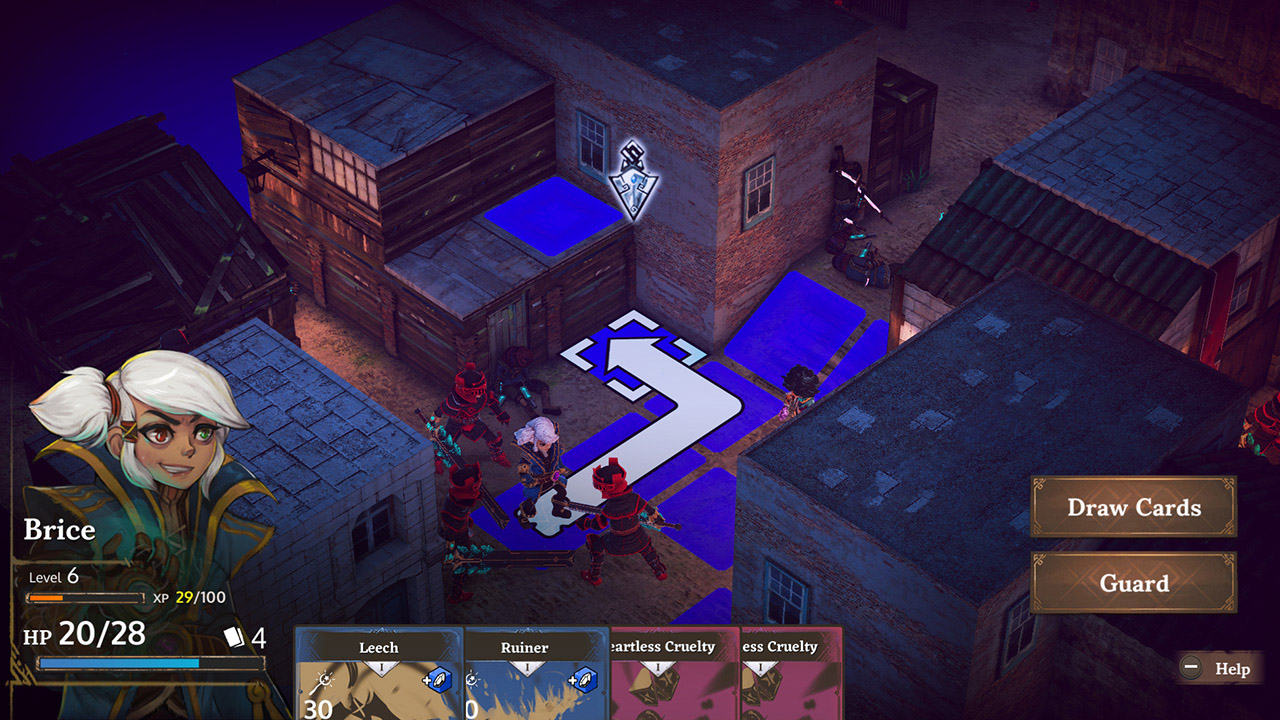Select the wand icon on the Ruiner card
This screenshot has width=1280, height=720.
(471, 678)
